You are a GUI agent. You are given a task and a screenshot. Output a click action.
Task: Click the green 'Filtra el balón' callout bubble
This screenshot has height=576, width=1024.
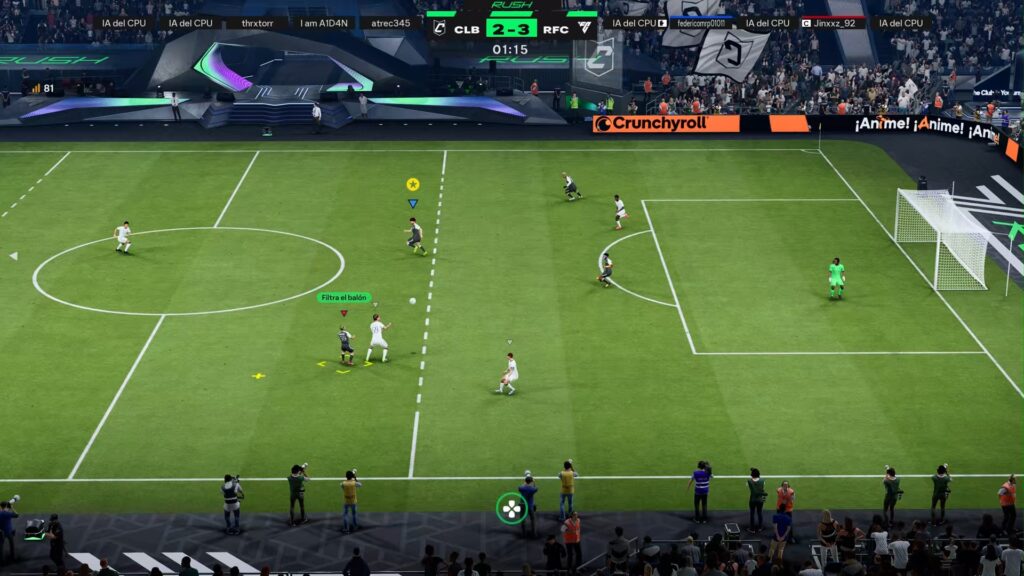[344, 297]
